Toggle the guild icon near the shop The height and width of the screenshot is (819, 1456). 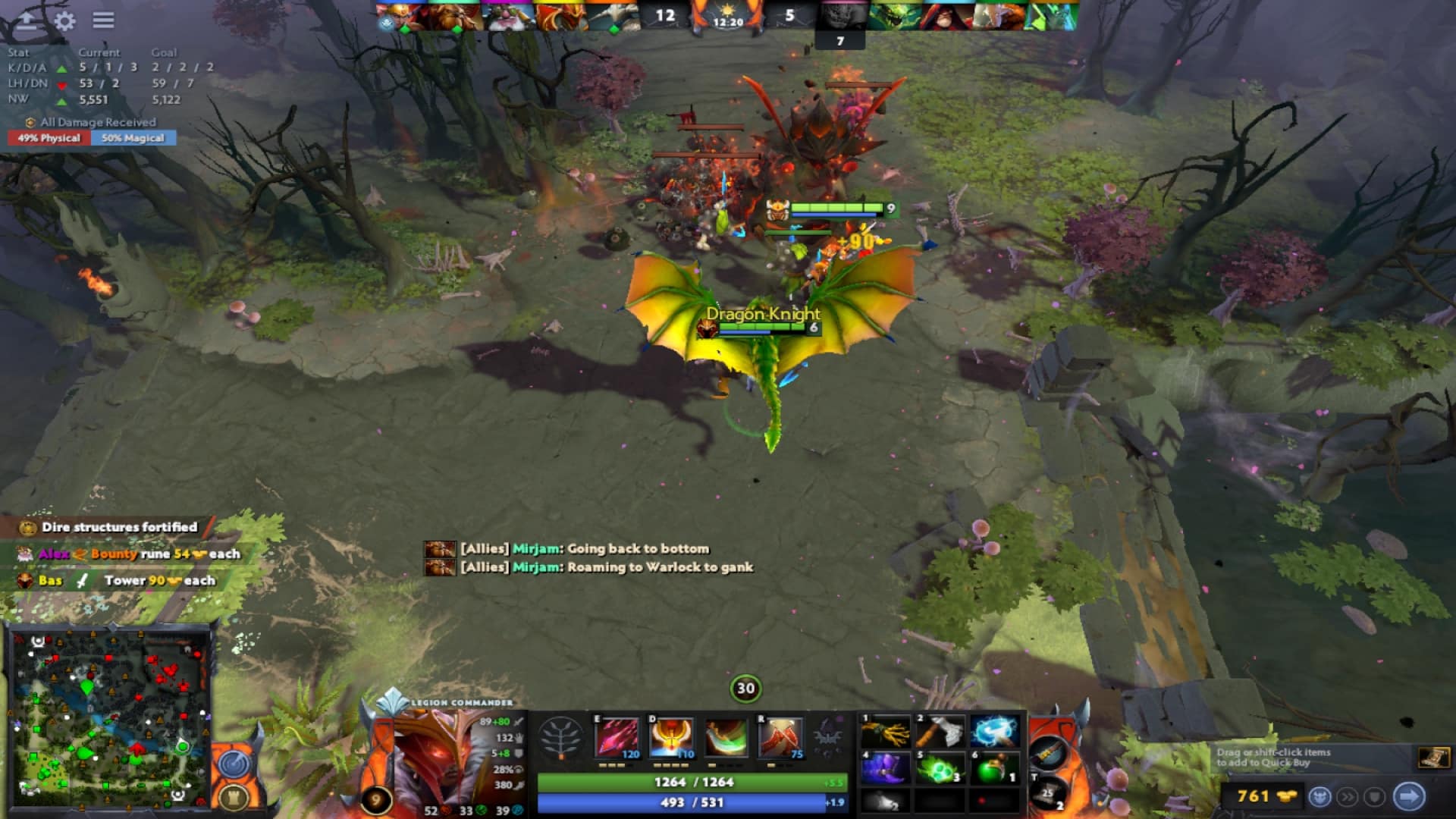pos(1375,795)
